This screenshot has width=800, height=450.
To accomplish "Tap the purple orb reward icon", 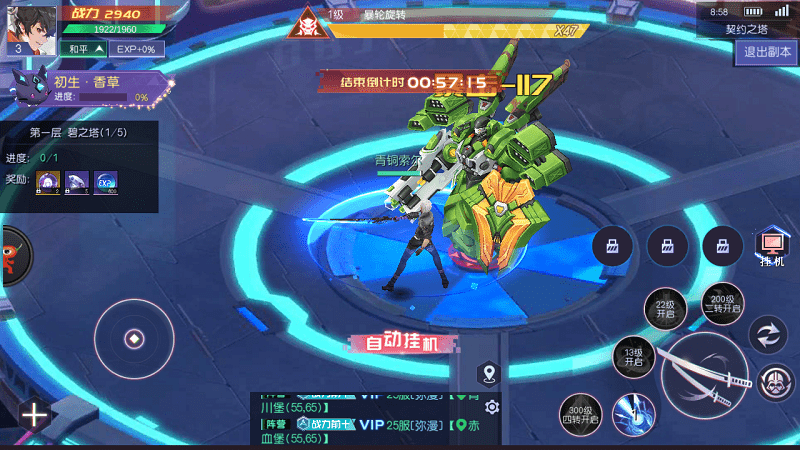I will click(49, 182).
